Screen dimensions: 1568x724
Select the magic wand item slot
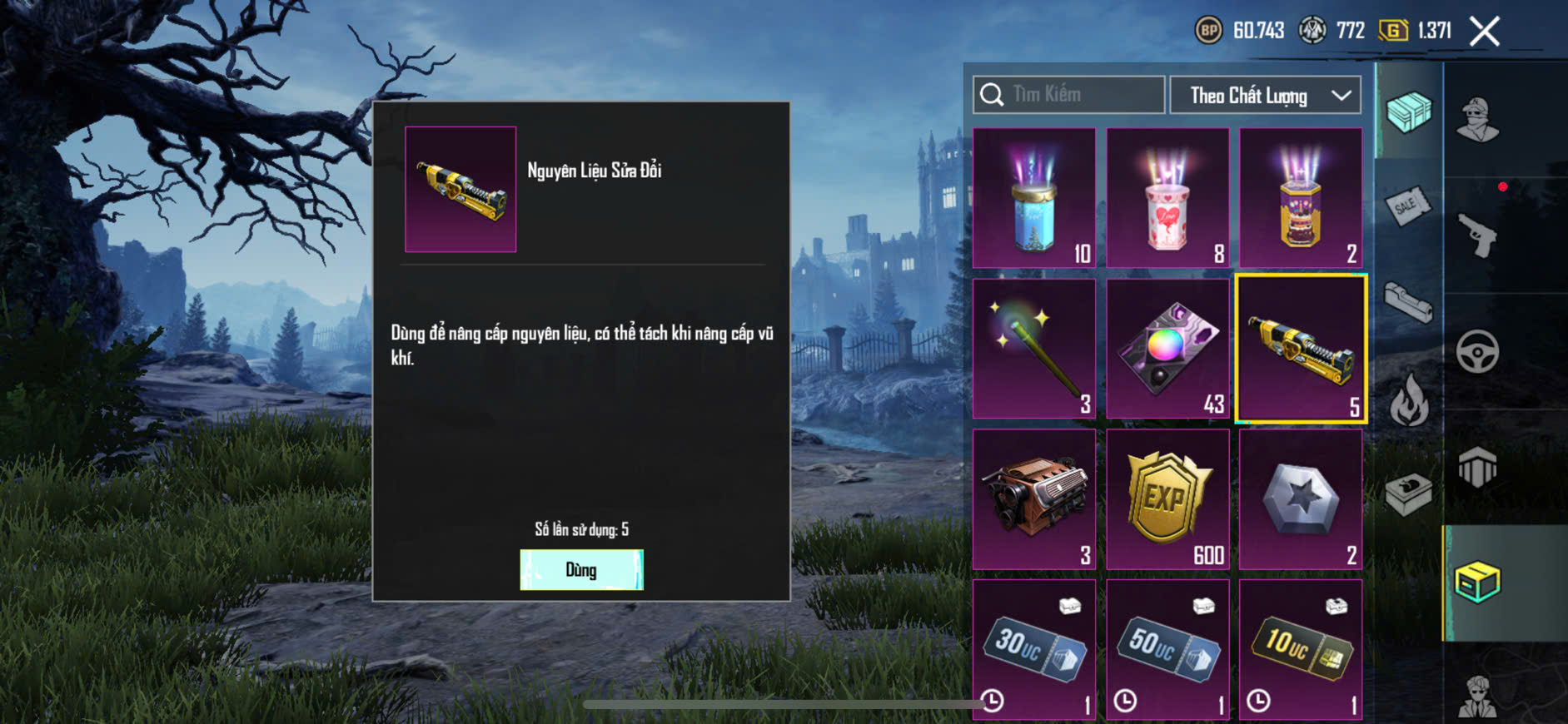1034,349
